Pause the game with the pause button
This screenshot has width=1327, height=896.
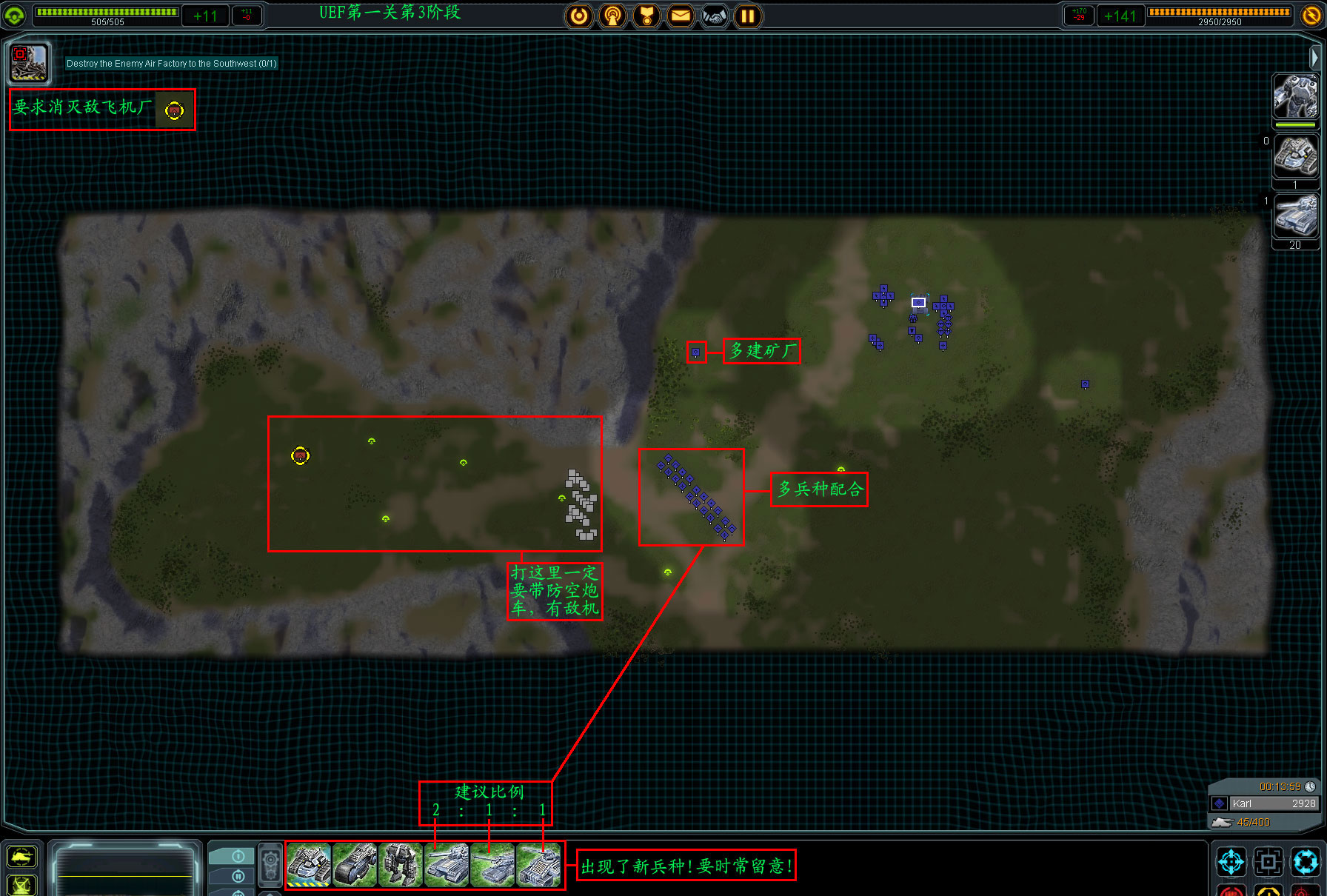click(x=748, y=16)
